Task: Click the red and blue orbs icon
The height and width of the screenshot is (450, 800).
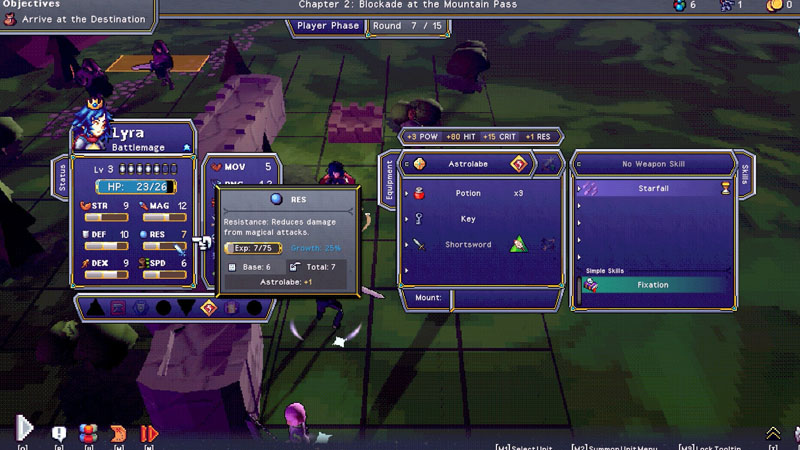Action: point(89,433)
